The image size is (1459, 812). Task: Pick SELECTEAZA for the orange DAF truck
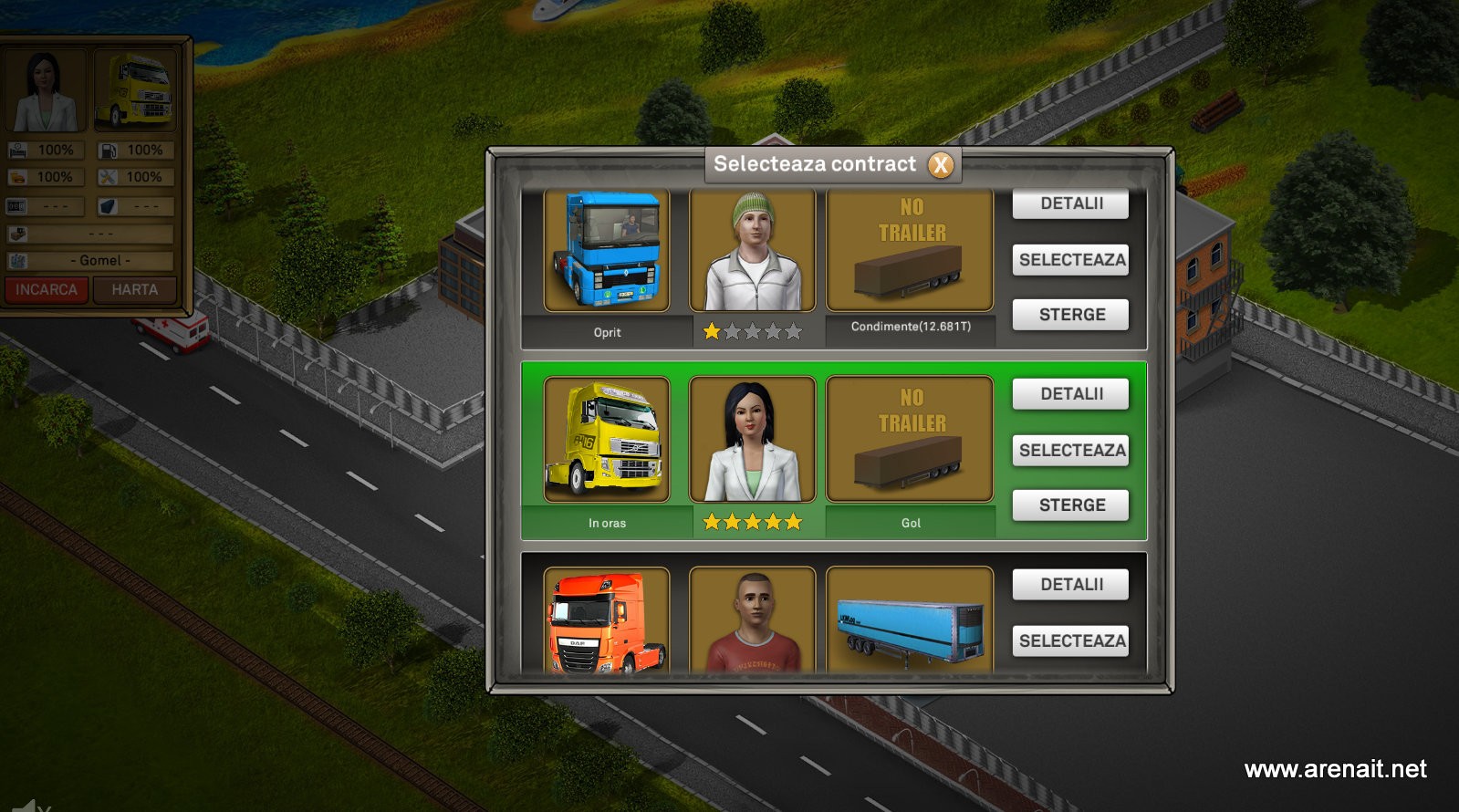coord(1070,641)
